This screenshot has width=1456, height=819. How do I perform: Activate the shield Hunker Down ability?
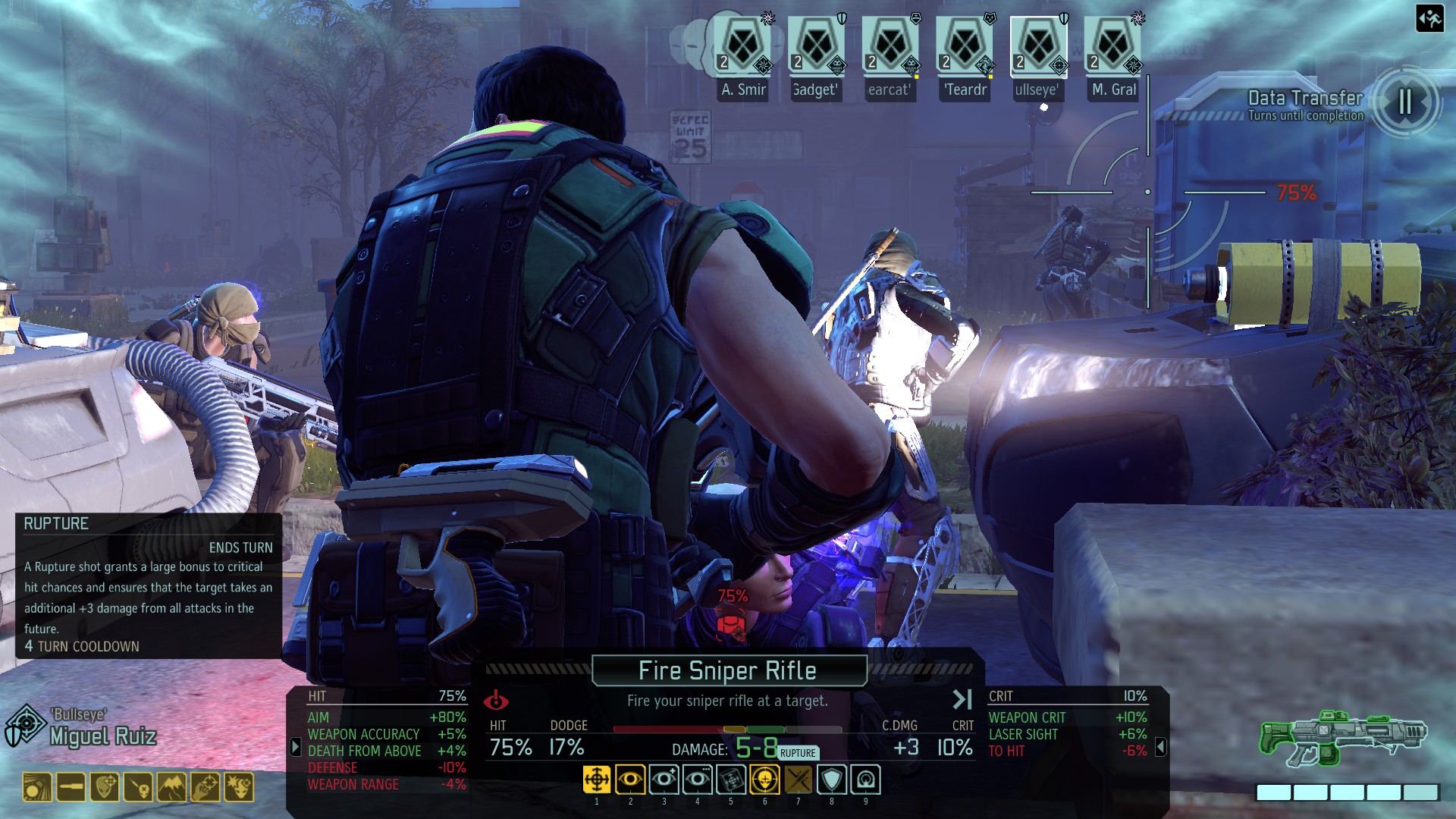point(832,780)
